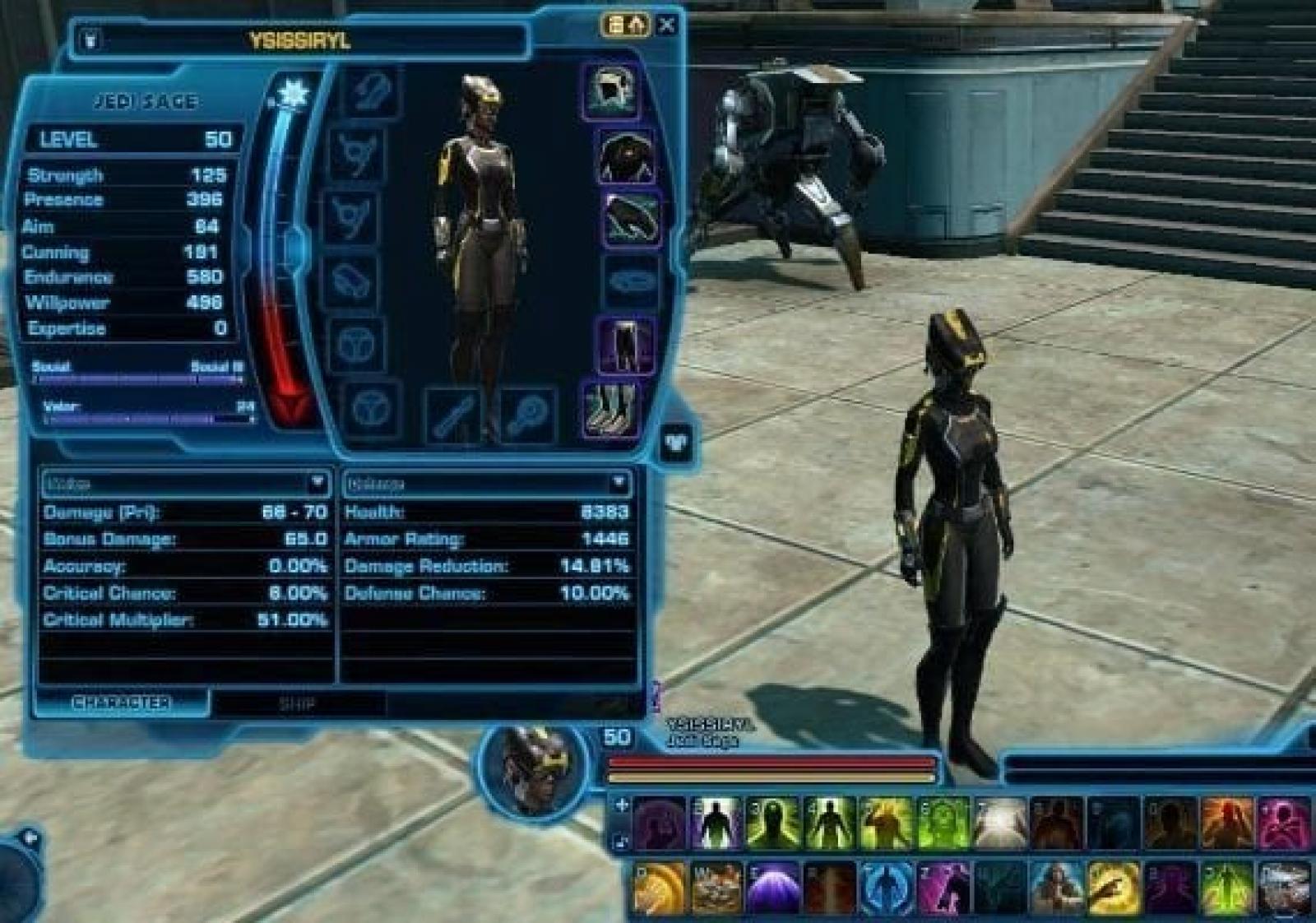This screenshot has width=1316, height=923.
Task: Open the left stats dropdown above Damage
Action: click(317, 483)
